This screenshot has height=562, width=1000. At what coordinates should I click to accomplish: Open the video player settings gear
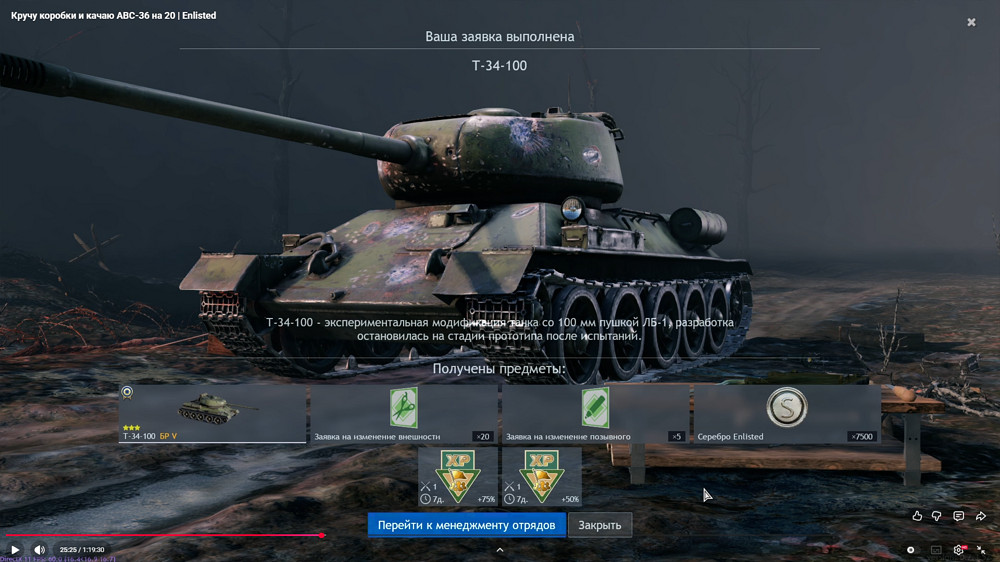[x=958, y=549]
